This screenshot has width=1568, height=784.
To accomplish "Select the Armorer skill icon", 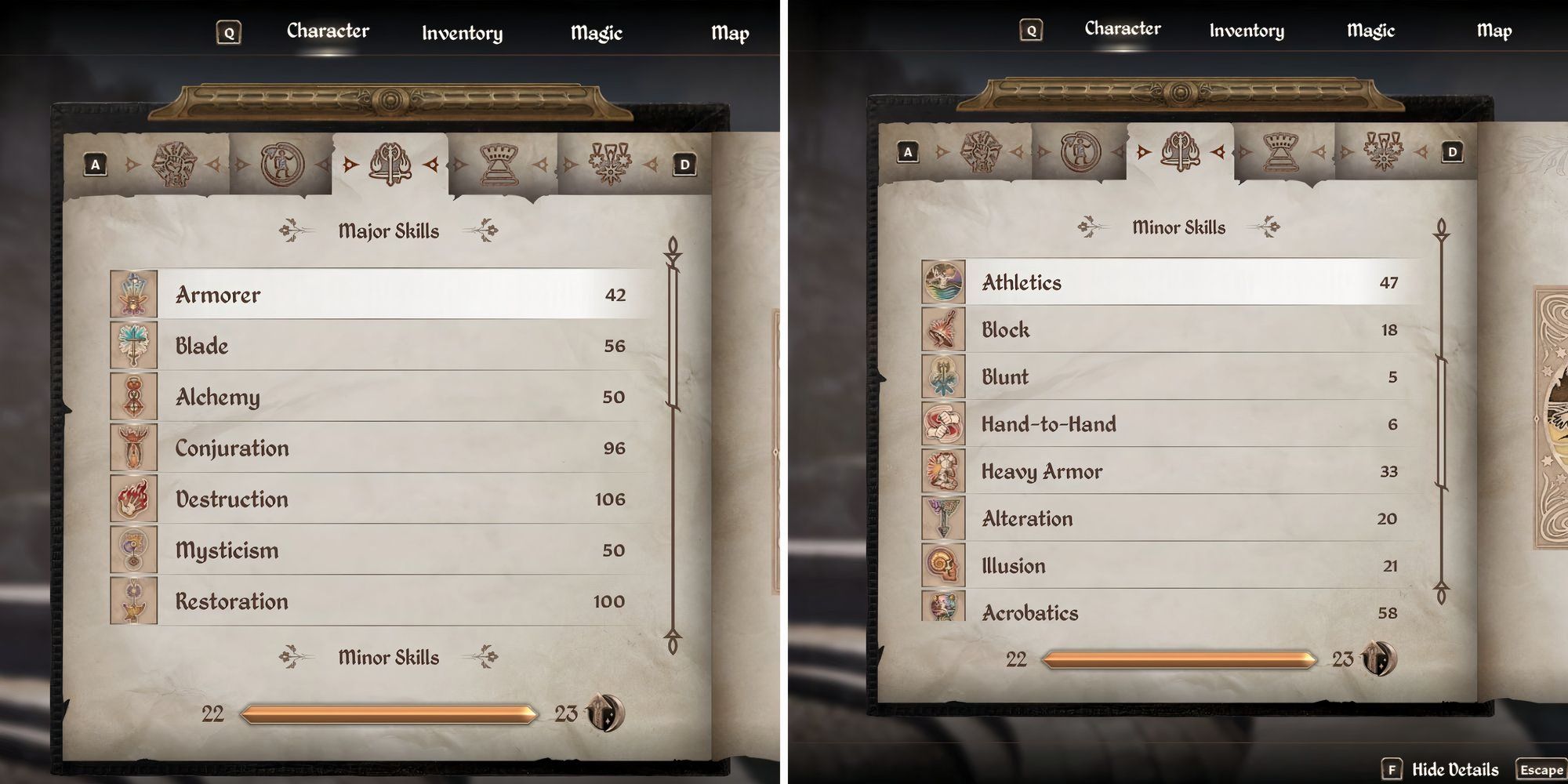I will pos(134,294).
